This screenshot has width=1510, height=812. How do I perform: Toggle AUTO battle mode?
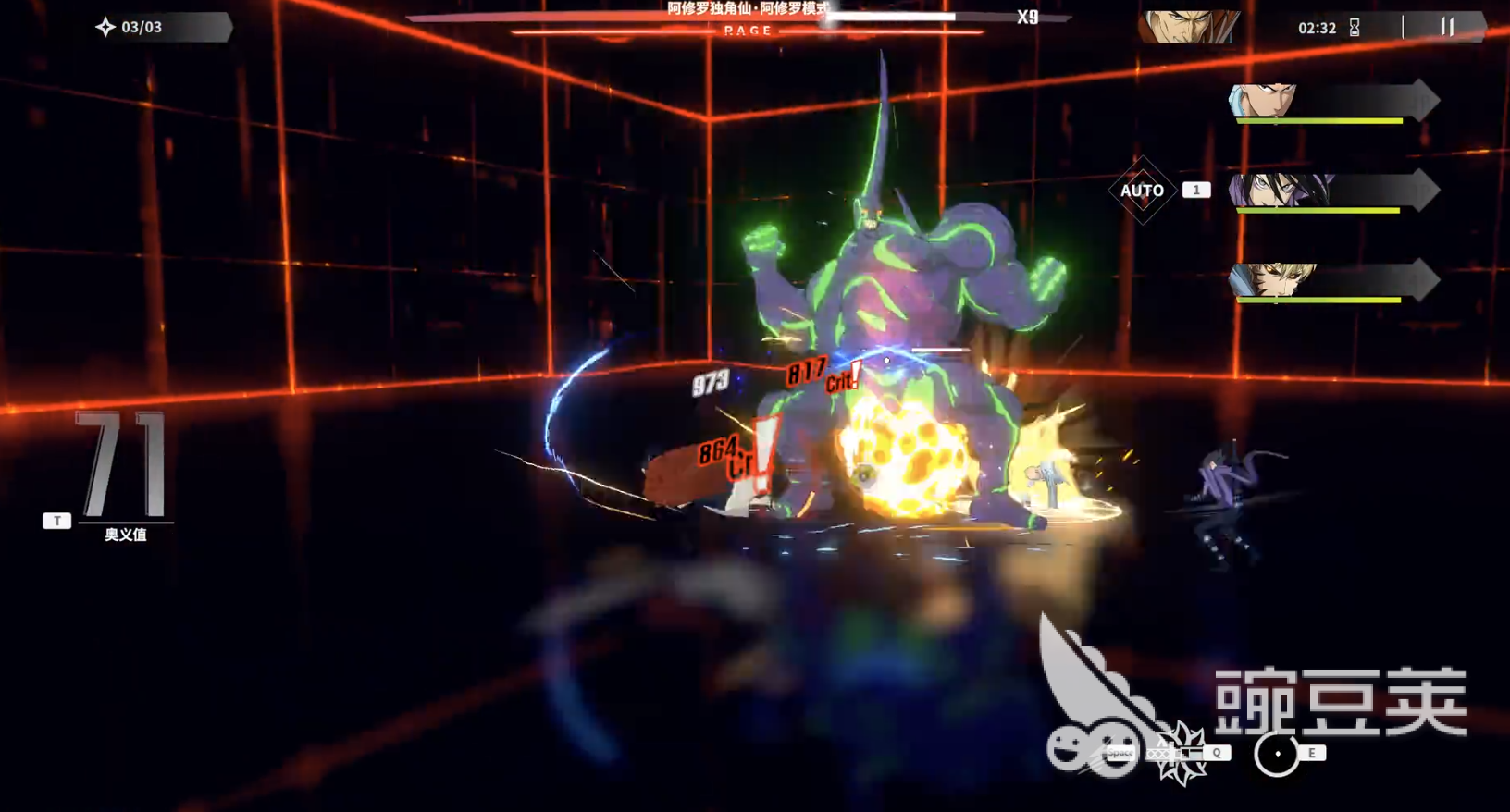1142,191
